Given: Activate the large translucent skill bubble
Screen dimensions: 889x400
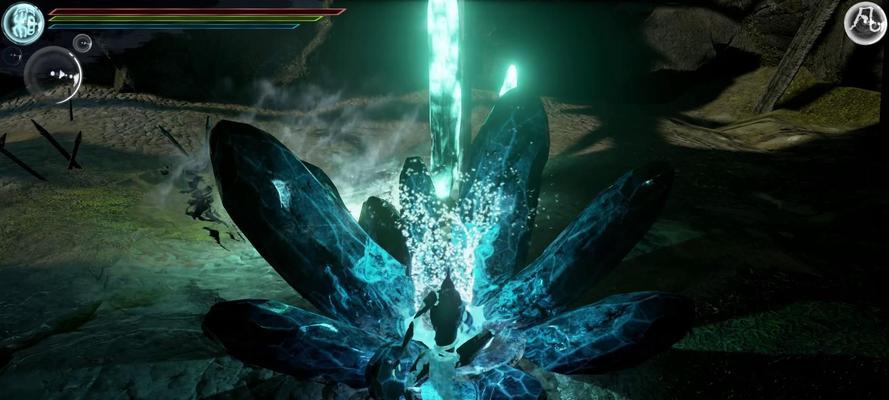Looking at the screenshot, I should (54, 74).
